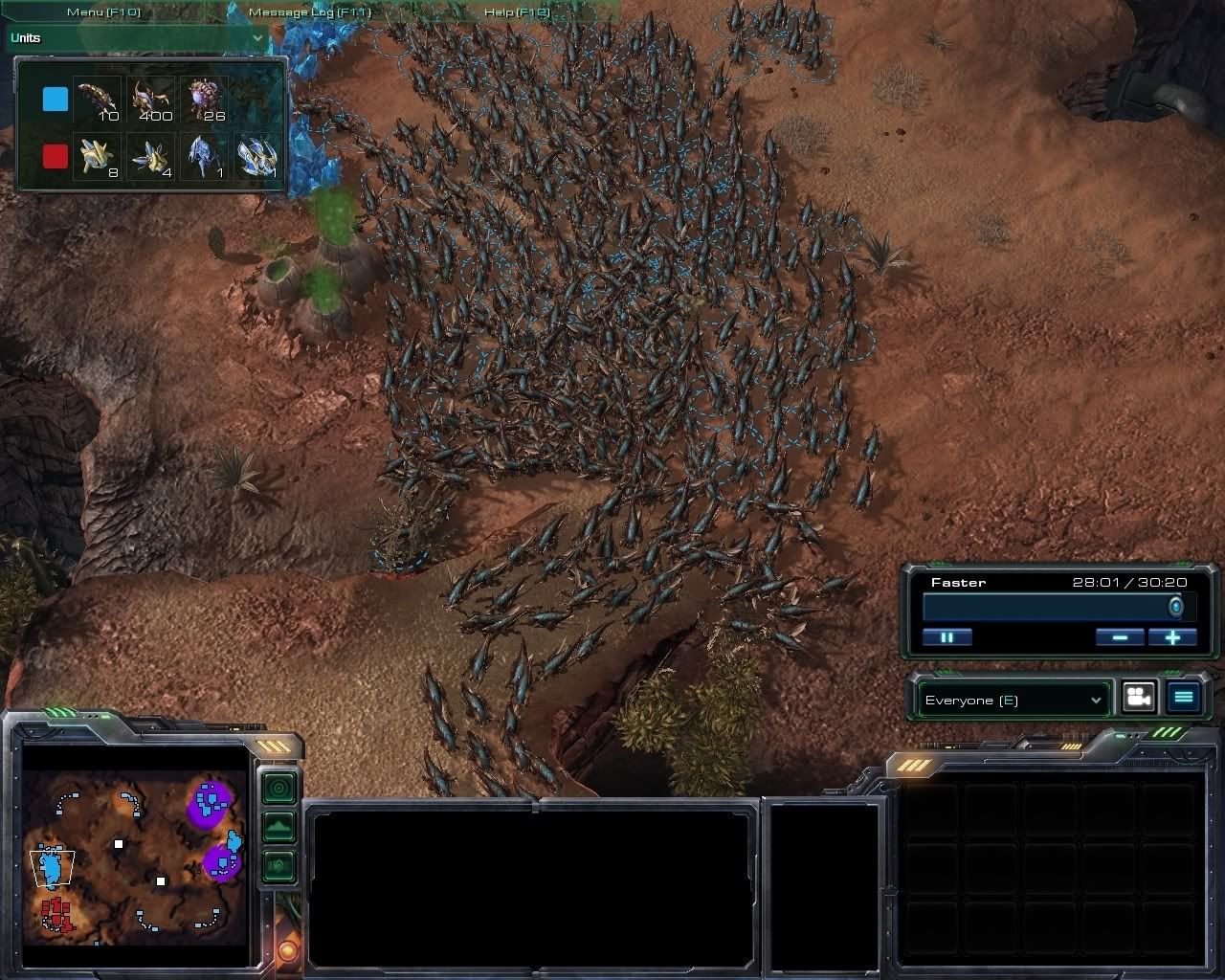Open the Help menu

[x=518, y=12]
